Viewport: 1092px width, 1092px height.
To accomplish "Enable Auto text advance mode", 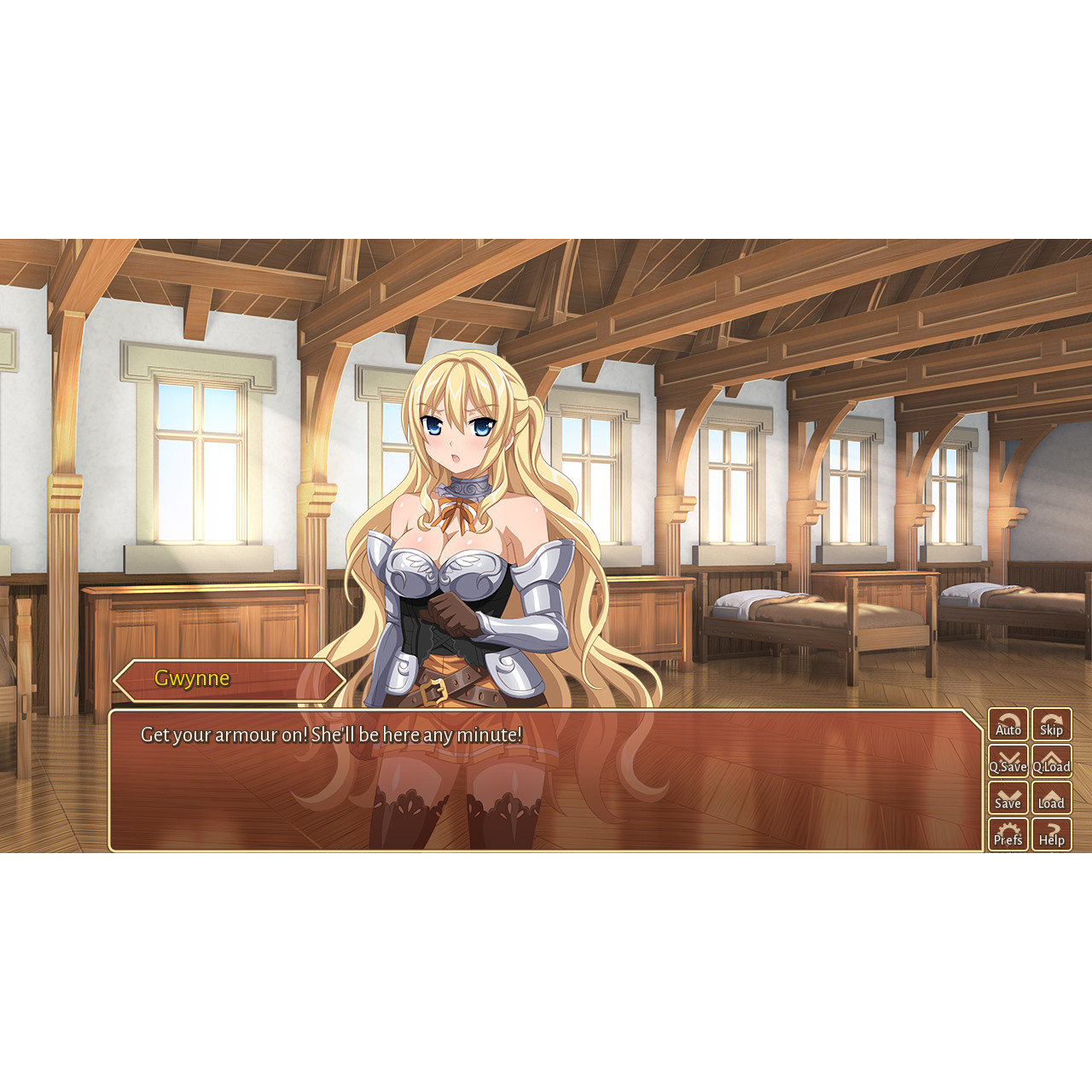I will tap(1008, 724).
